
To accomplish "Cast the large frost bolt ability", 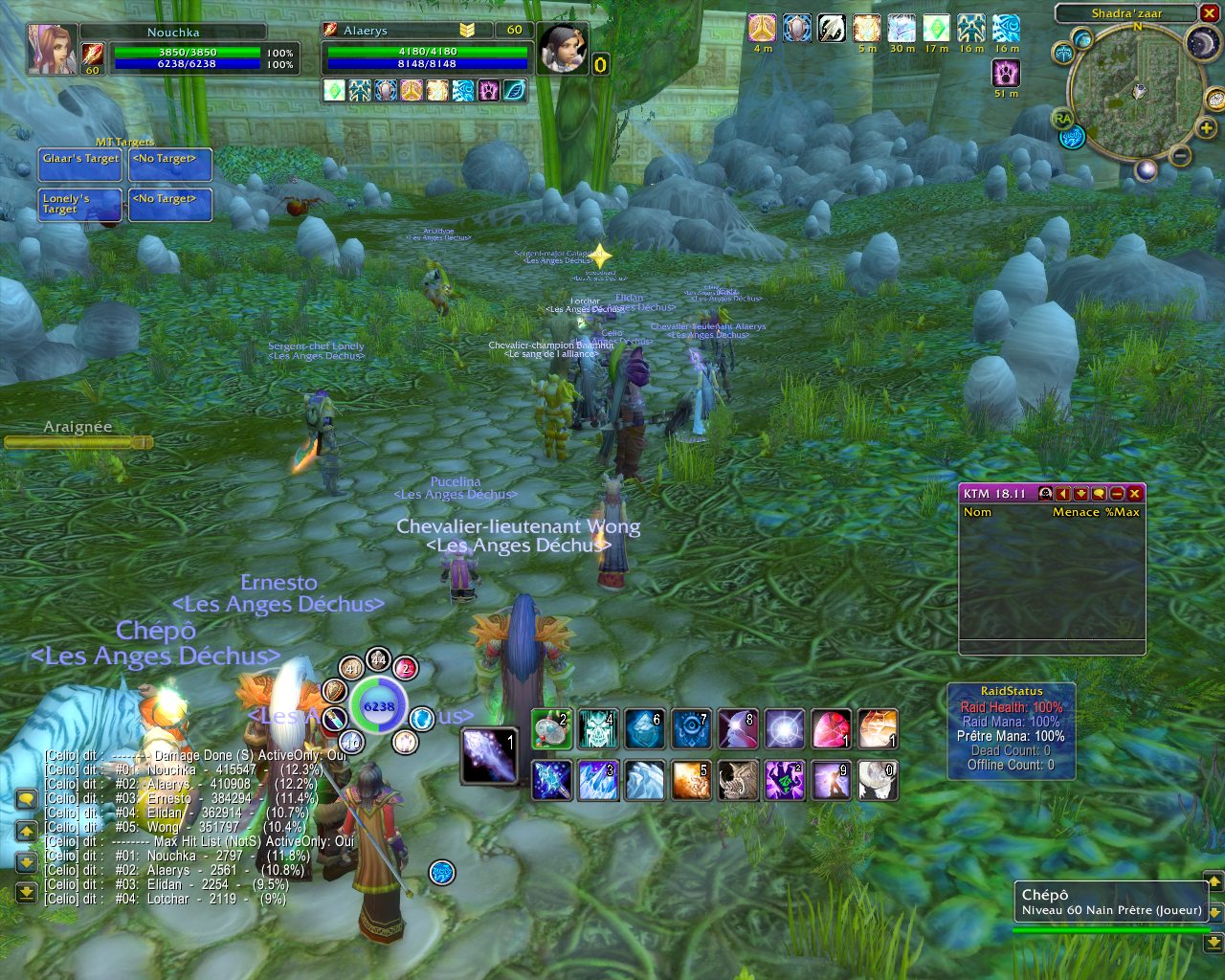I will (489, 755).
